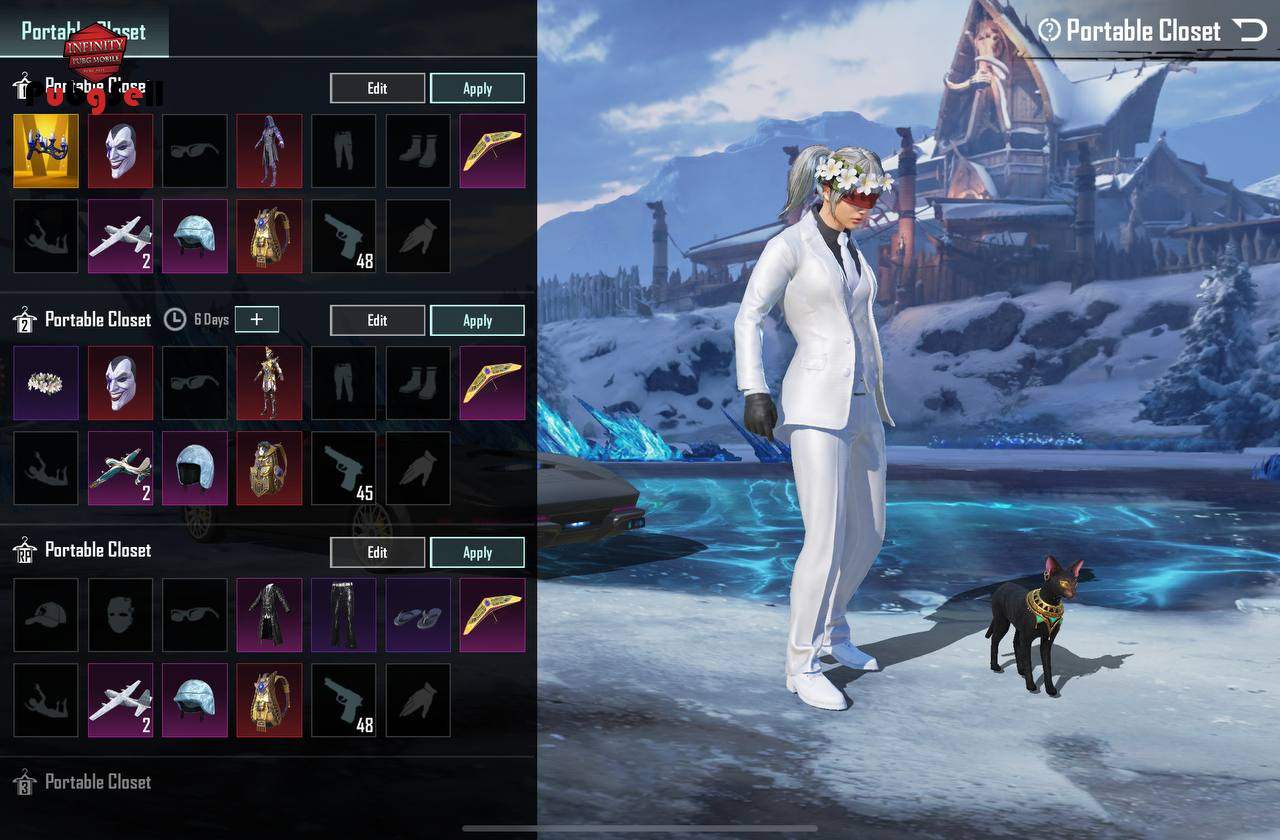Viewport: 1280px width, 840px height.
Task: Choose the golden armor outfit slot
Action: 269,383
